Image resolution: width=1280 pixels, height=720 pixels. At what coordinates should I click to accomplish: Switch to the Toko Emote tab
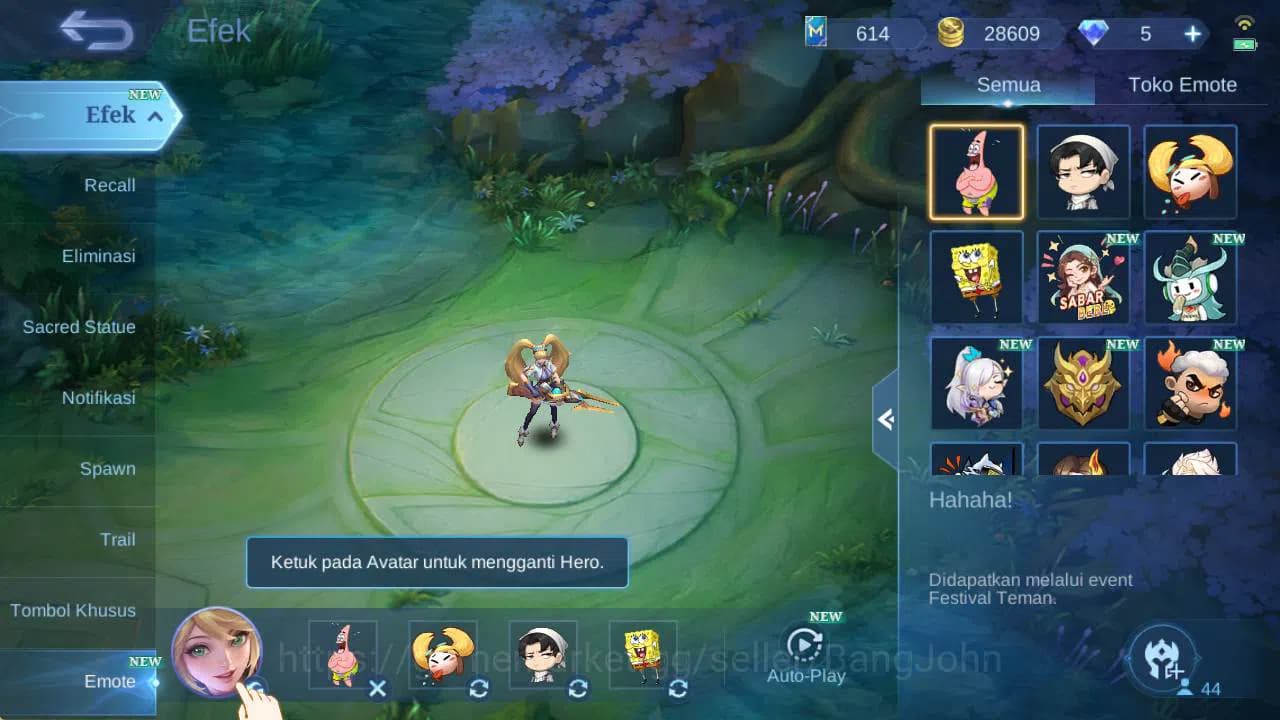click(x=1183, y=85)
